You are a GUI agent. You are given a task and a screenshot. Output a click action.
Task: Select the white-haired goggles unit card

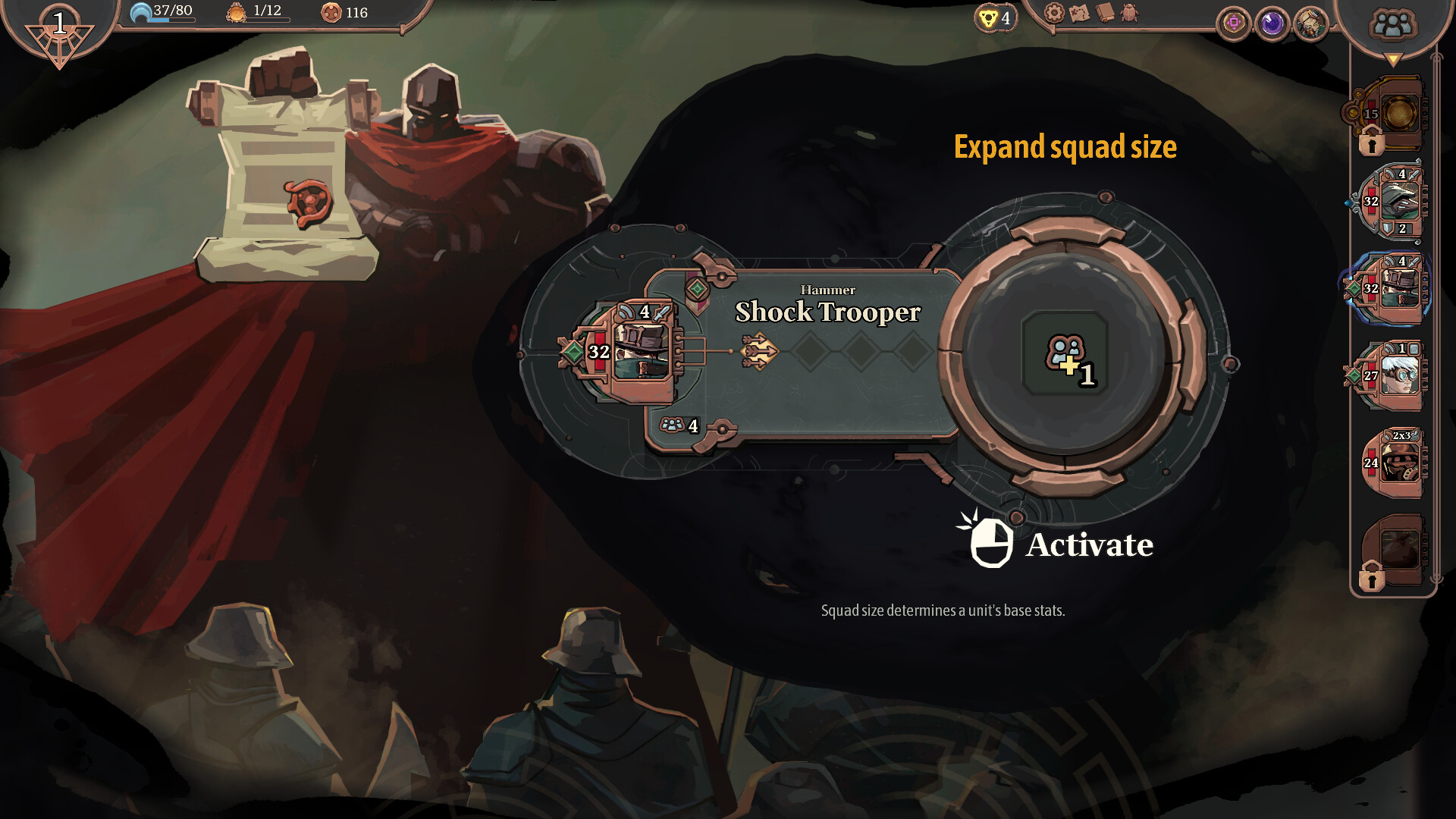click(1394, 375)
